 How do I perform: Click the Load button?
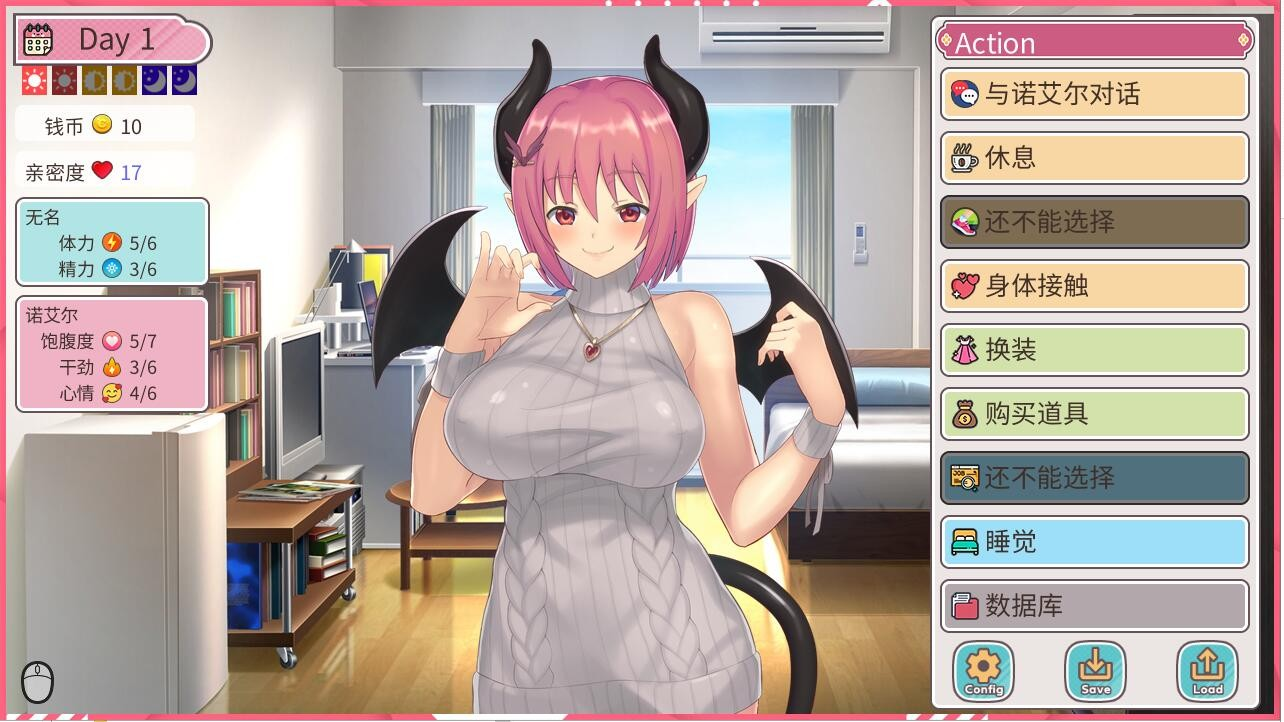[x=1207, y=671]
